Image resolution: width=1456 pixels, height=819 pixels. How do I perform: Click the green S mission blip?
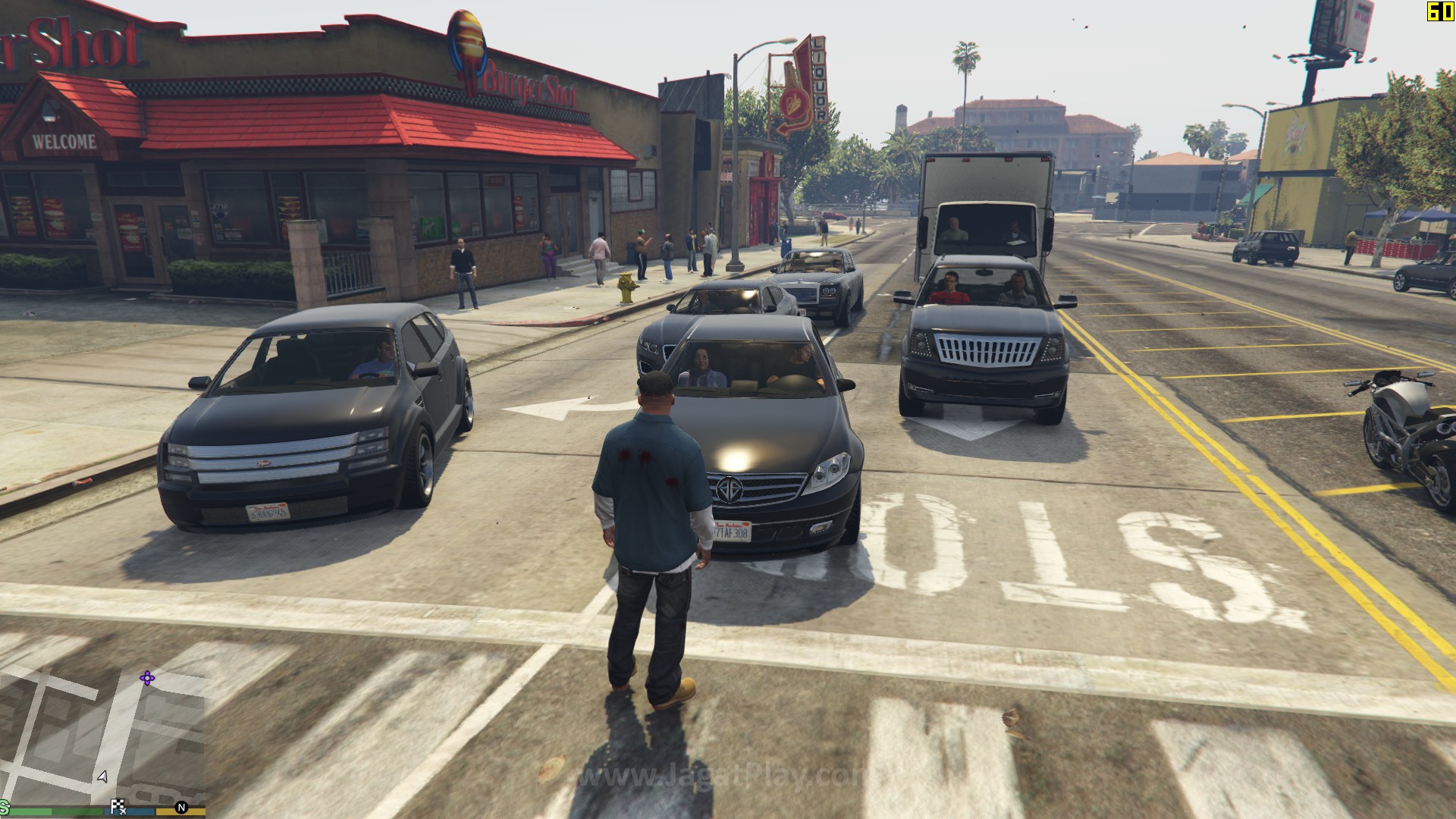click(x=4, y=807)
